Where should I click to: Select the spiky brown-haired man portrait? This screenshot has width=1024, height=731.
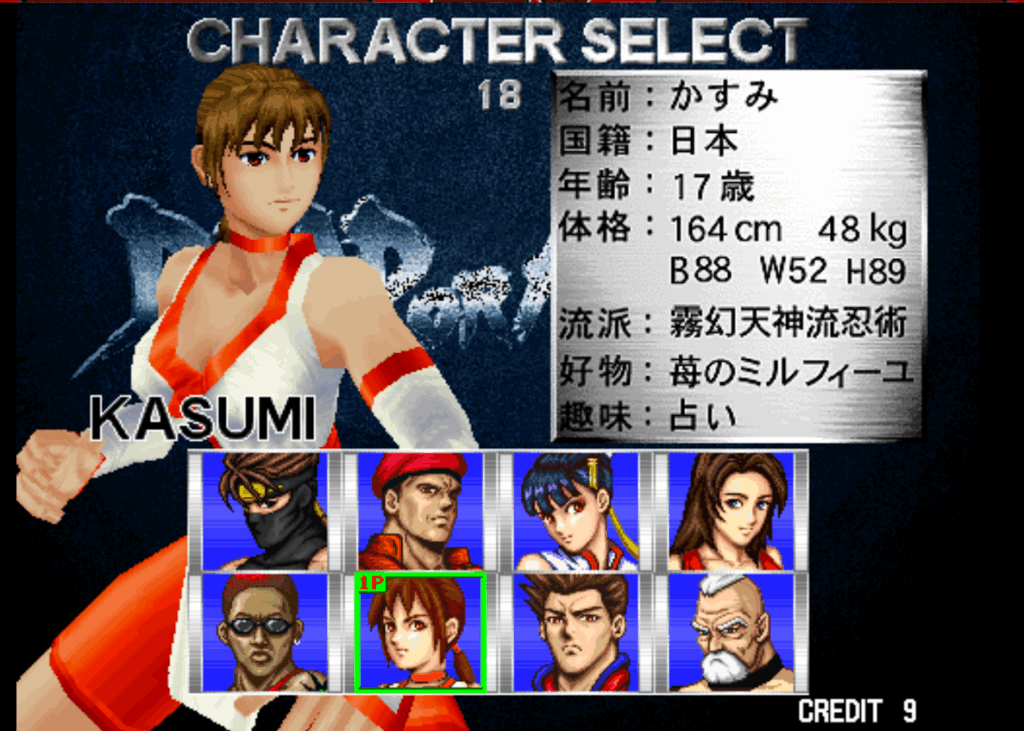pyautogui.click(x=576, y=632)
